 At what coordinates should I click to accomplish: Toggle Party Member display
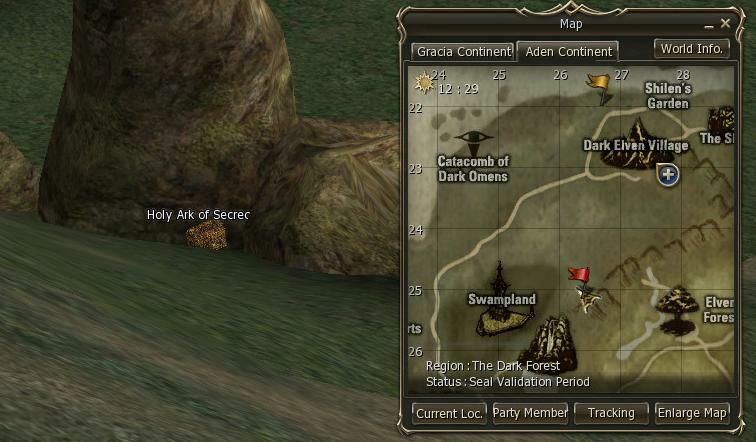[x=530, y=412]
